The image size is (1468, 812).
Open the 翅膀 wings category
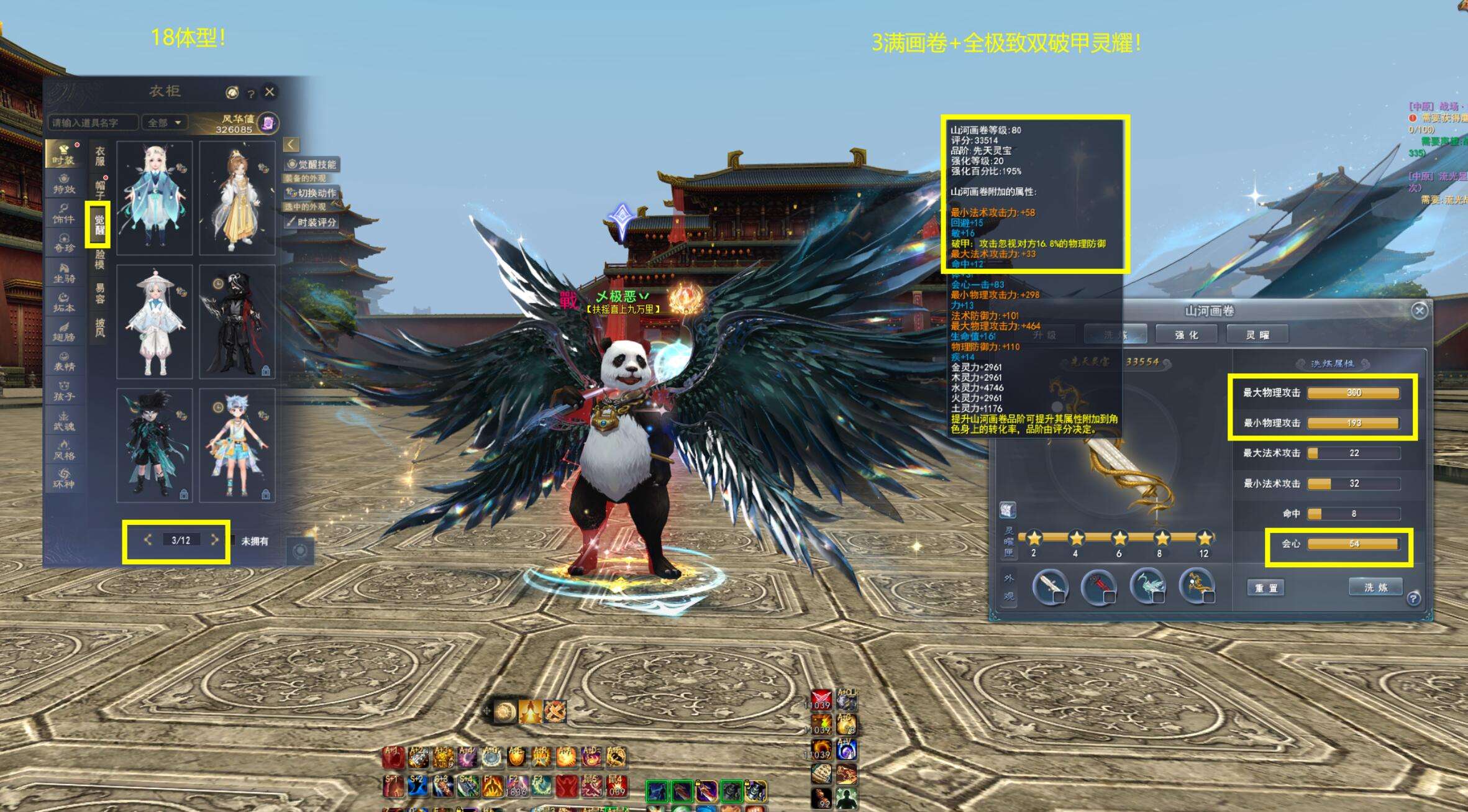coord(64,332)
